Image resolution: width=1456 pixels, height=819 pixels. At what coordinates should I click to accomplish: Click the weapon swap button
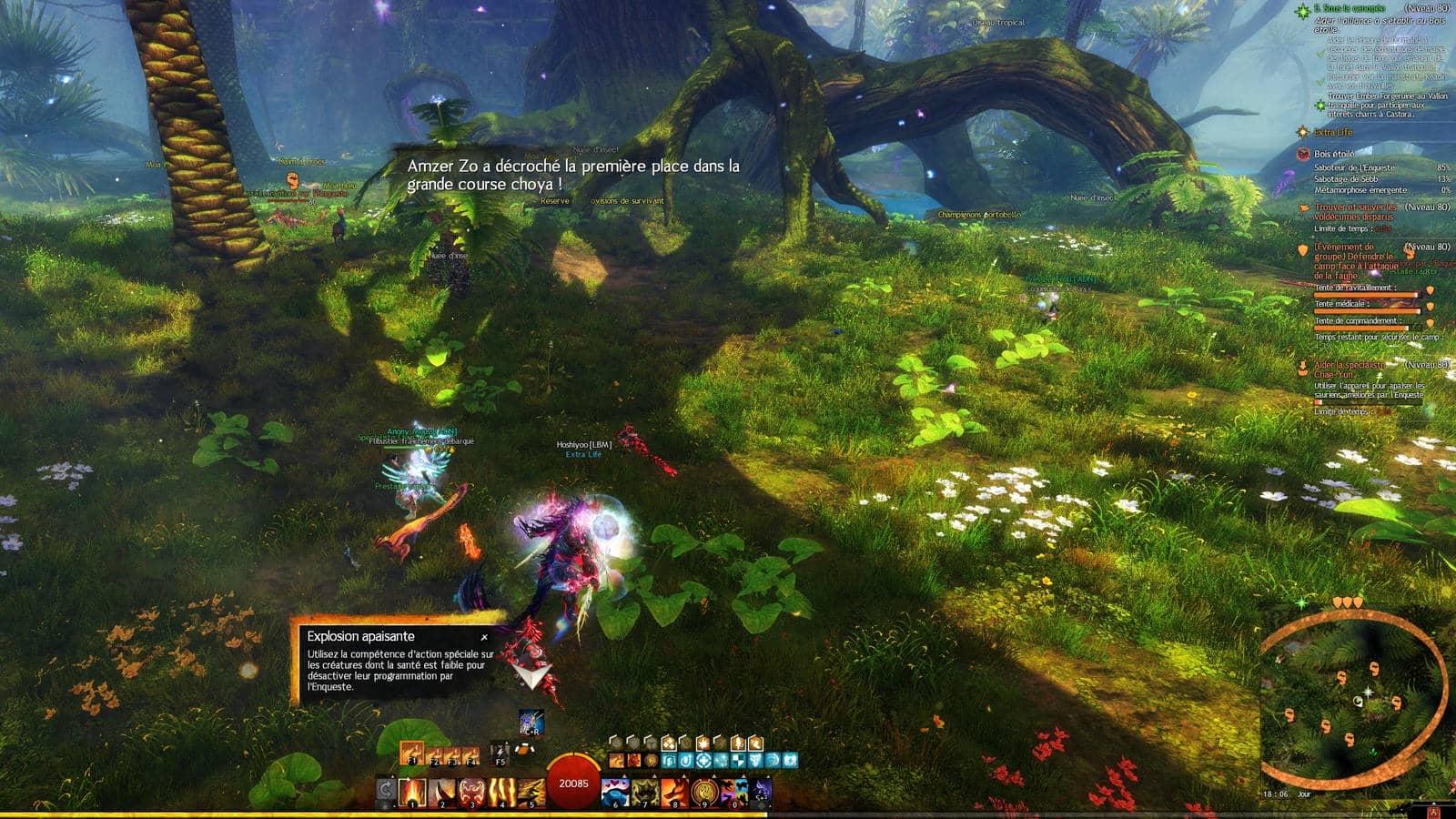pos(386,790)
